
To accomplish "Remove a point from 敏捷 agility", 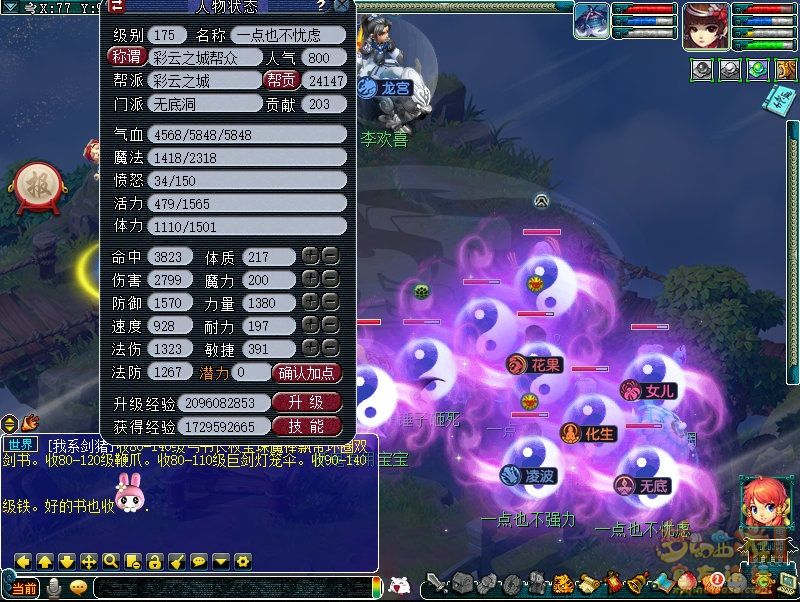I will point(330,349).
